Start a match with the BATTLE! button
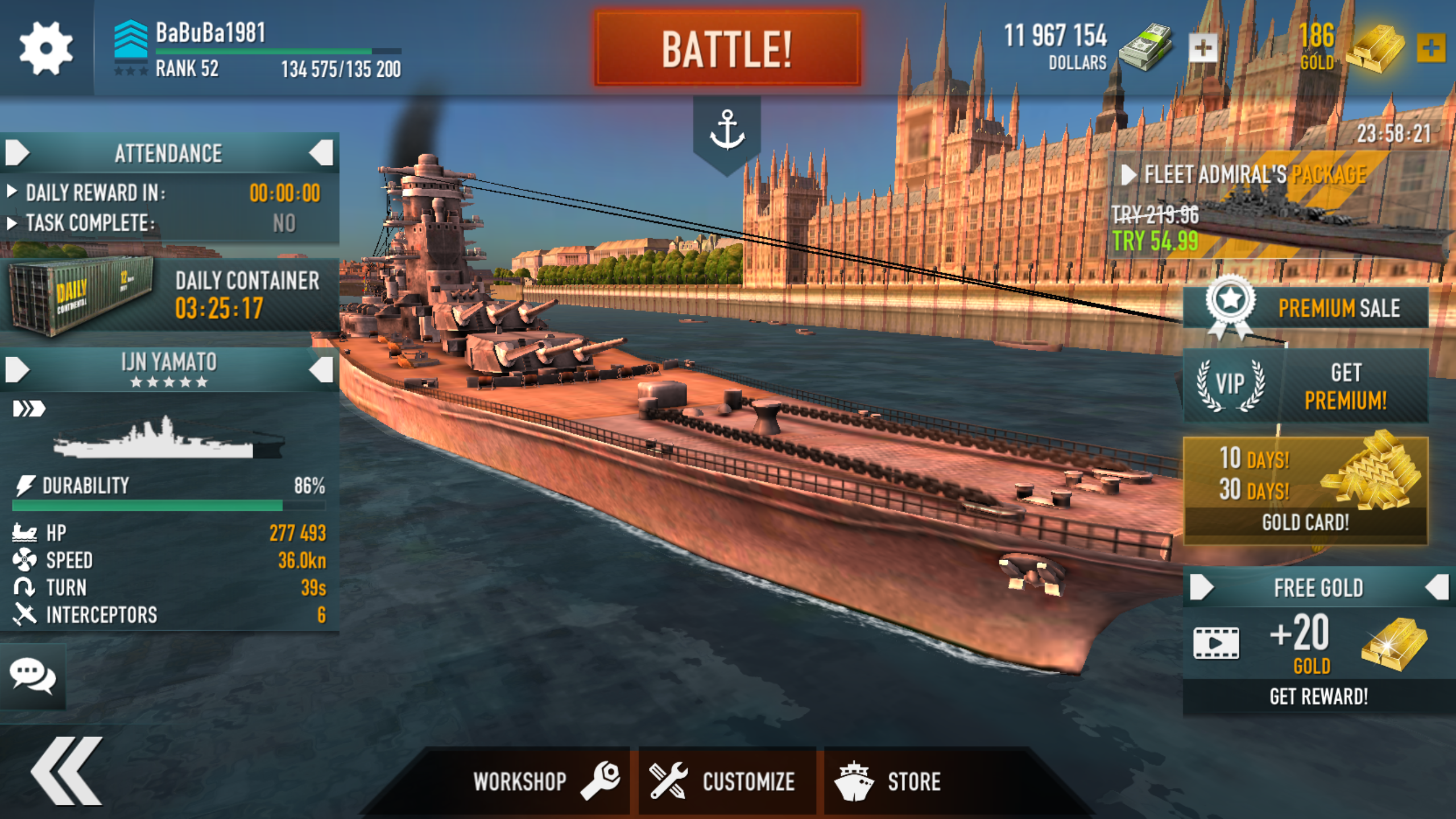Screen dimensions: 1456x819 point(727,49)
